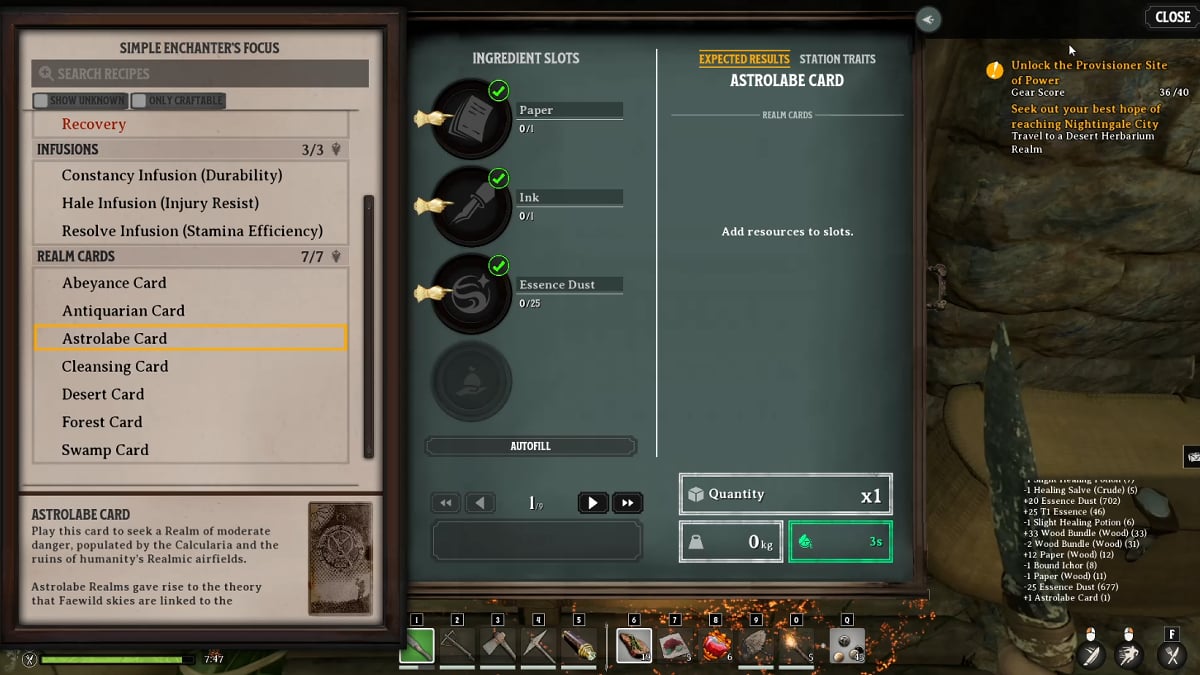Click the Search Recipes field
The height and width of the screenshot is (675, 1200).
click(x=200, y=74)
